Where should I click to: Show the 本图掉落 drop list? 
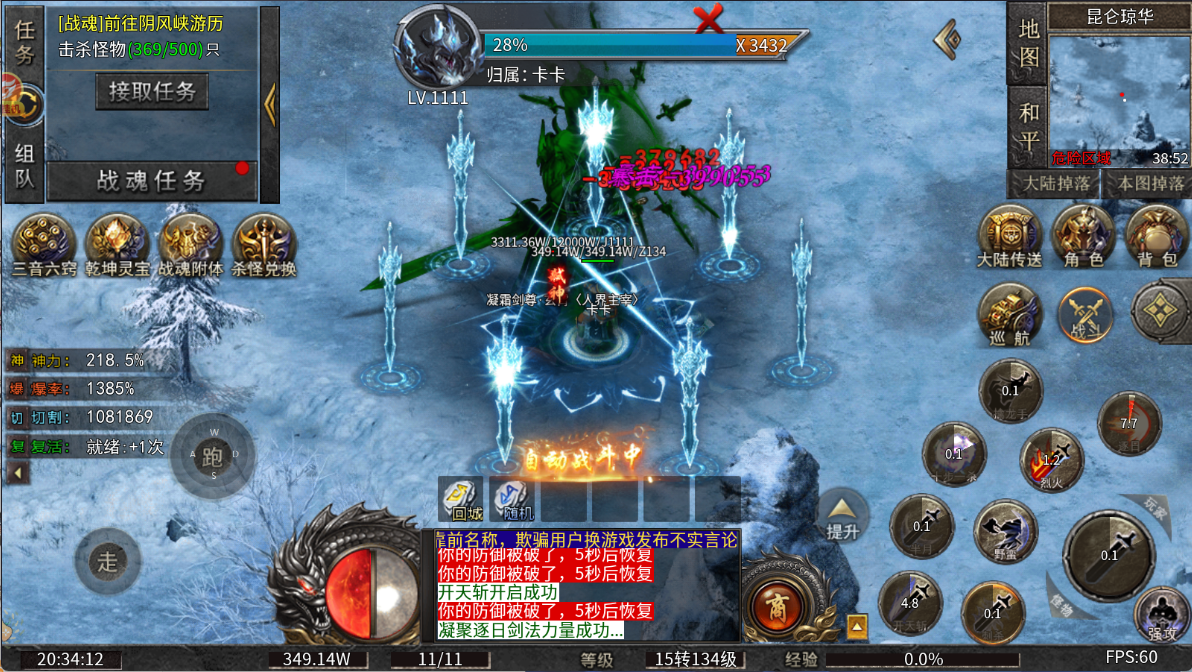[x=1145, y=184]
